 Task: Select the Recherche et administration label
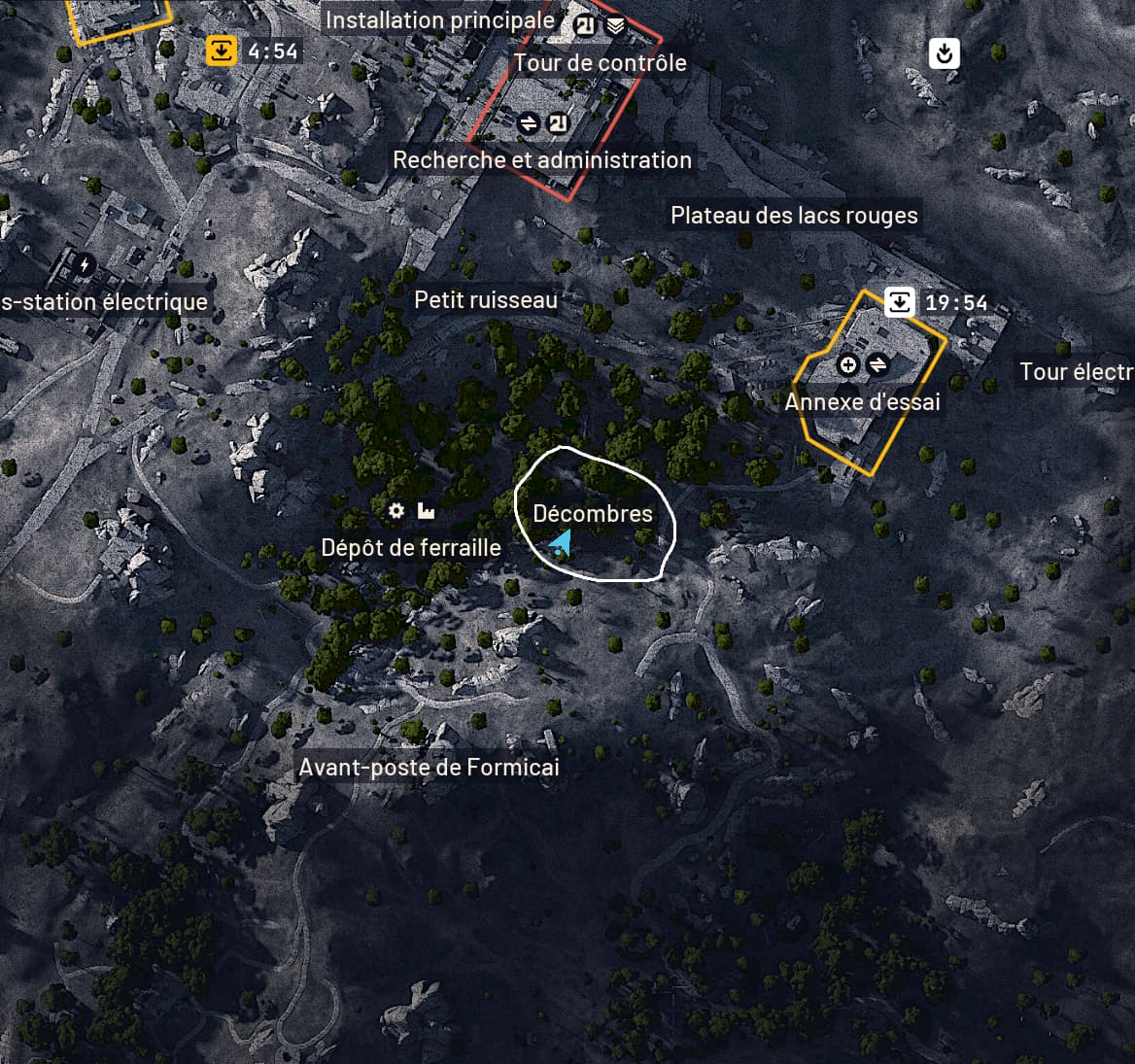(542, 159)
